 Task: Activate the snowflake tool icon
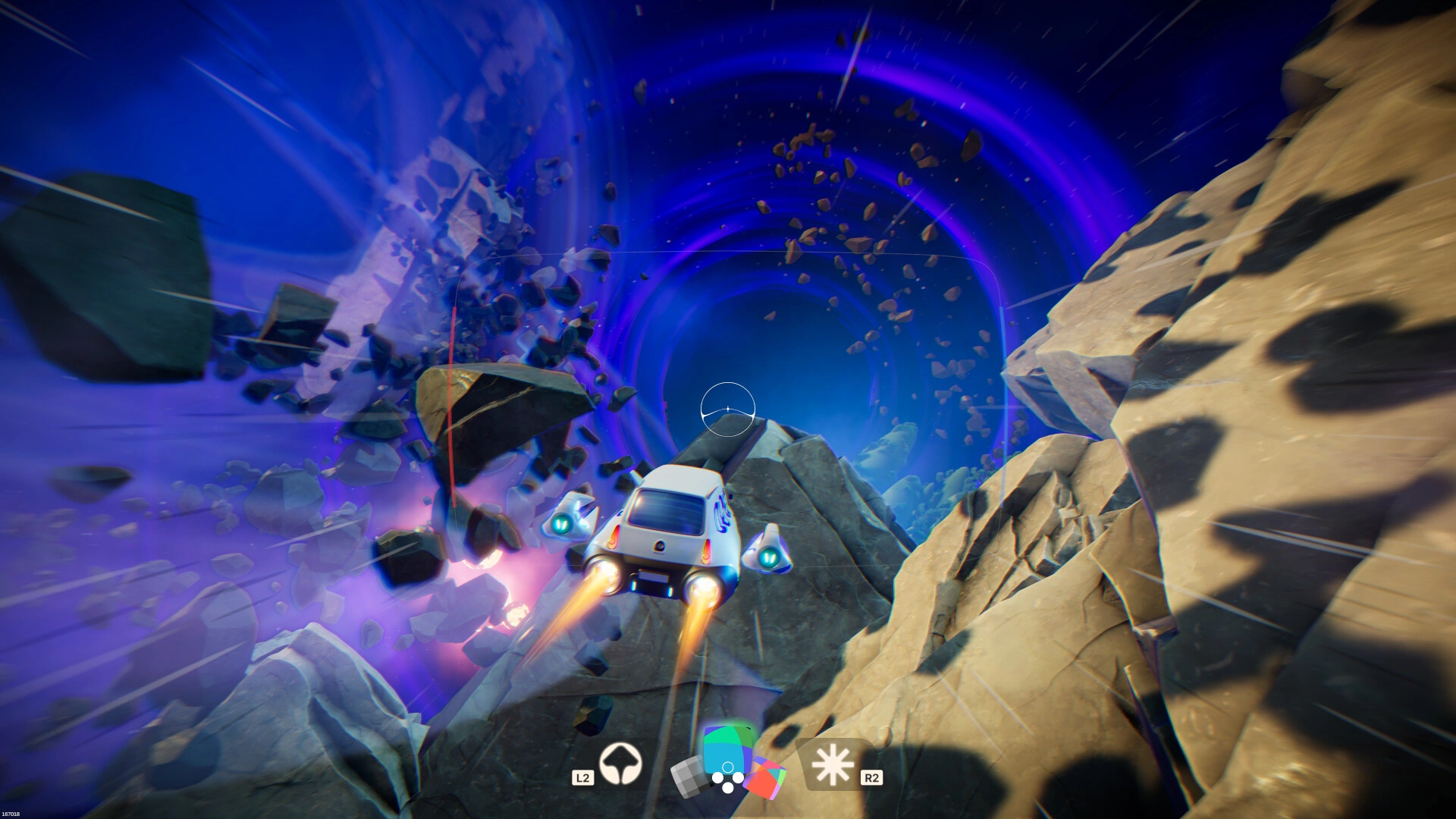click(833, 764)
